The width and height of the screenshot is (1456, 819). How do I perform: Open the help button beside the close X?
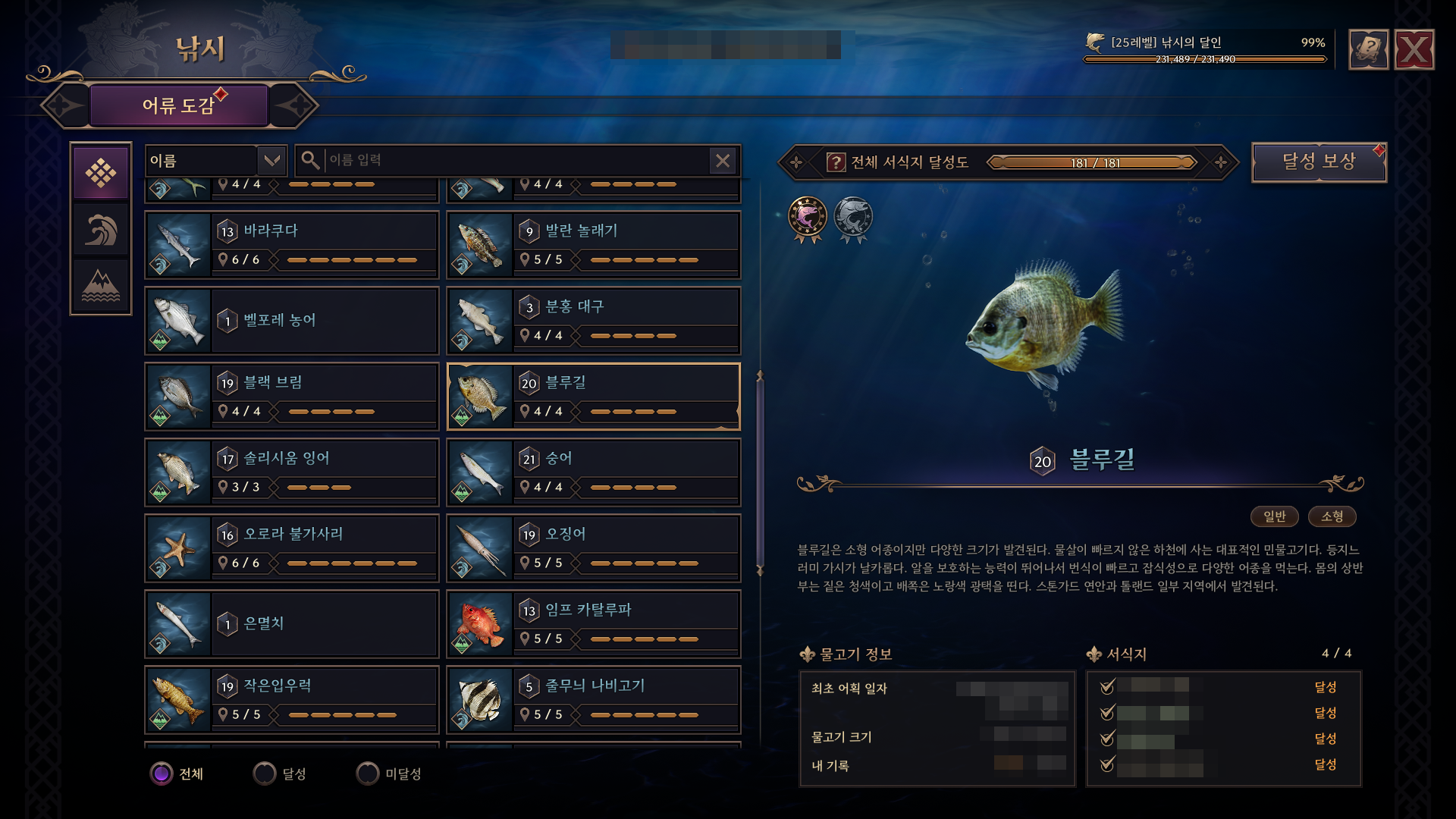(x=1369, y=50)
